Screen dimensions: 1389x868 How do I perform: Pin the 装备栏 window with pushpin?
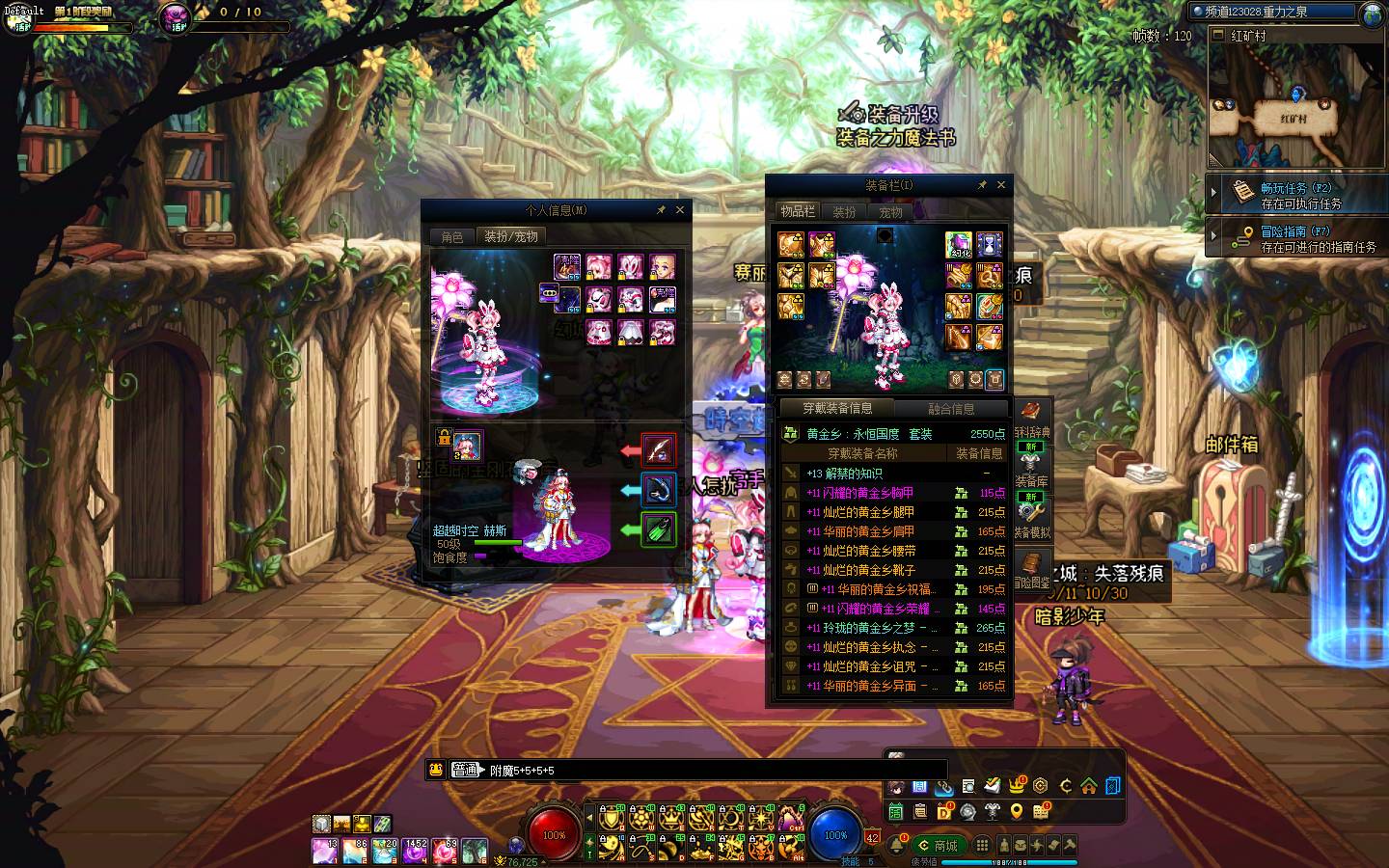coord(982,184)
